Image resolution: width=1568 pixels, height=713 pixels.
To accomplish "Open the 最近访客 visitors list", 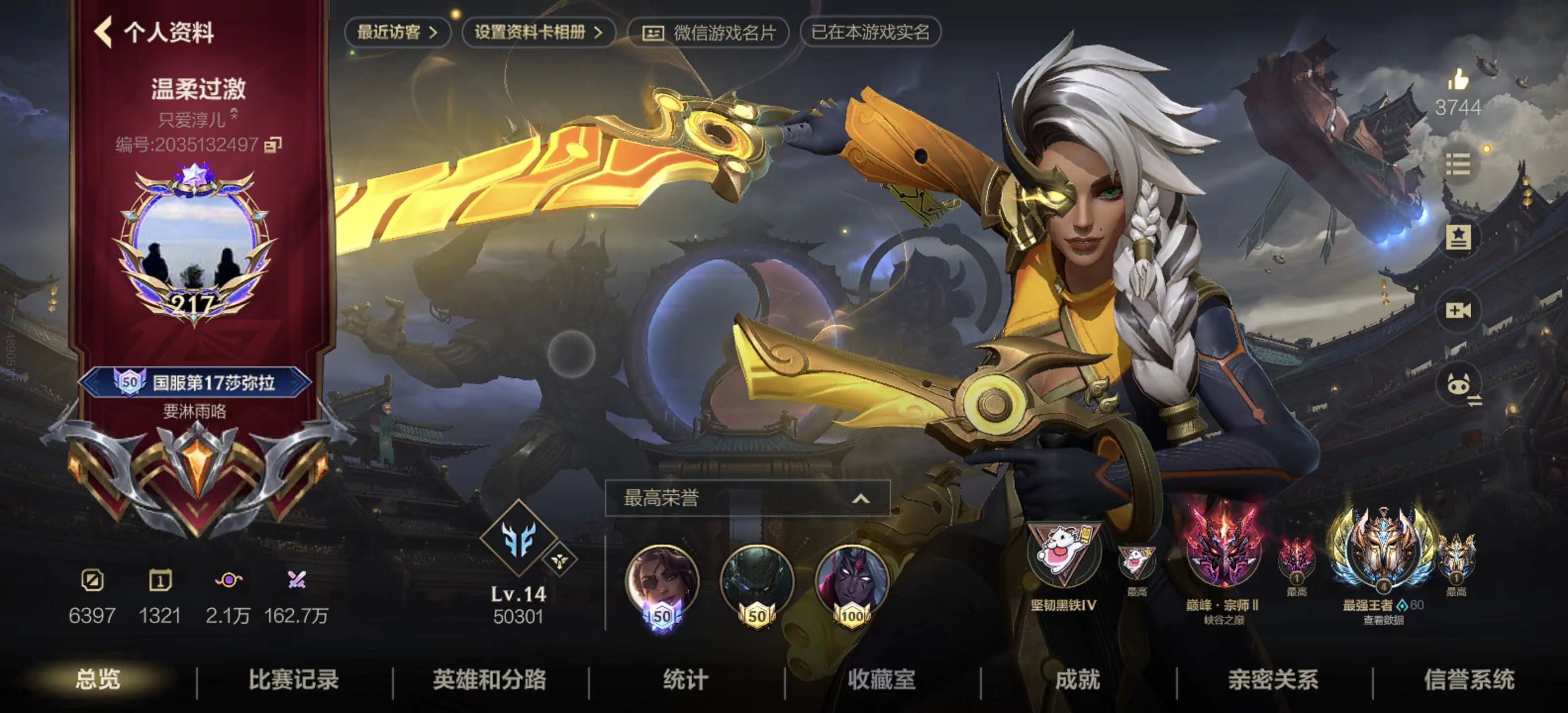I will click(397, 32).
